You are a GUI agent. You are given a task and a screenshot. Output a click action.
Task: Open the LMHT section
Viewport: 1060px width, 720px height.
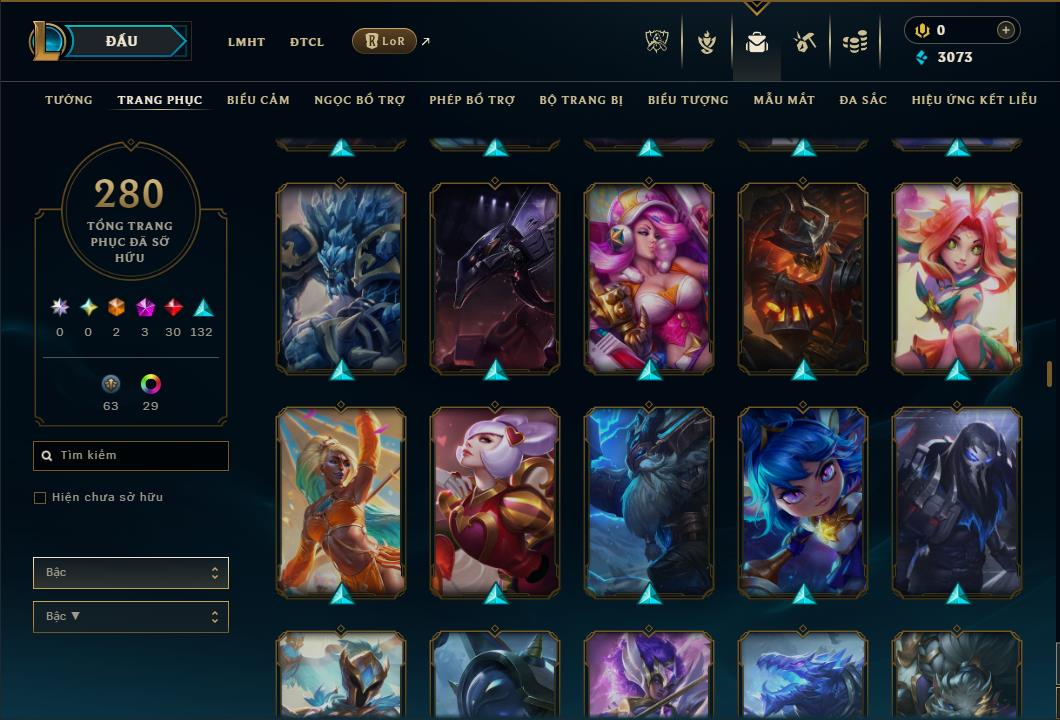point(246,42)
